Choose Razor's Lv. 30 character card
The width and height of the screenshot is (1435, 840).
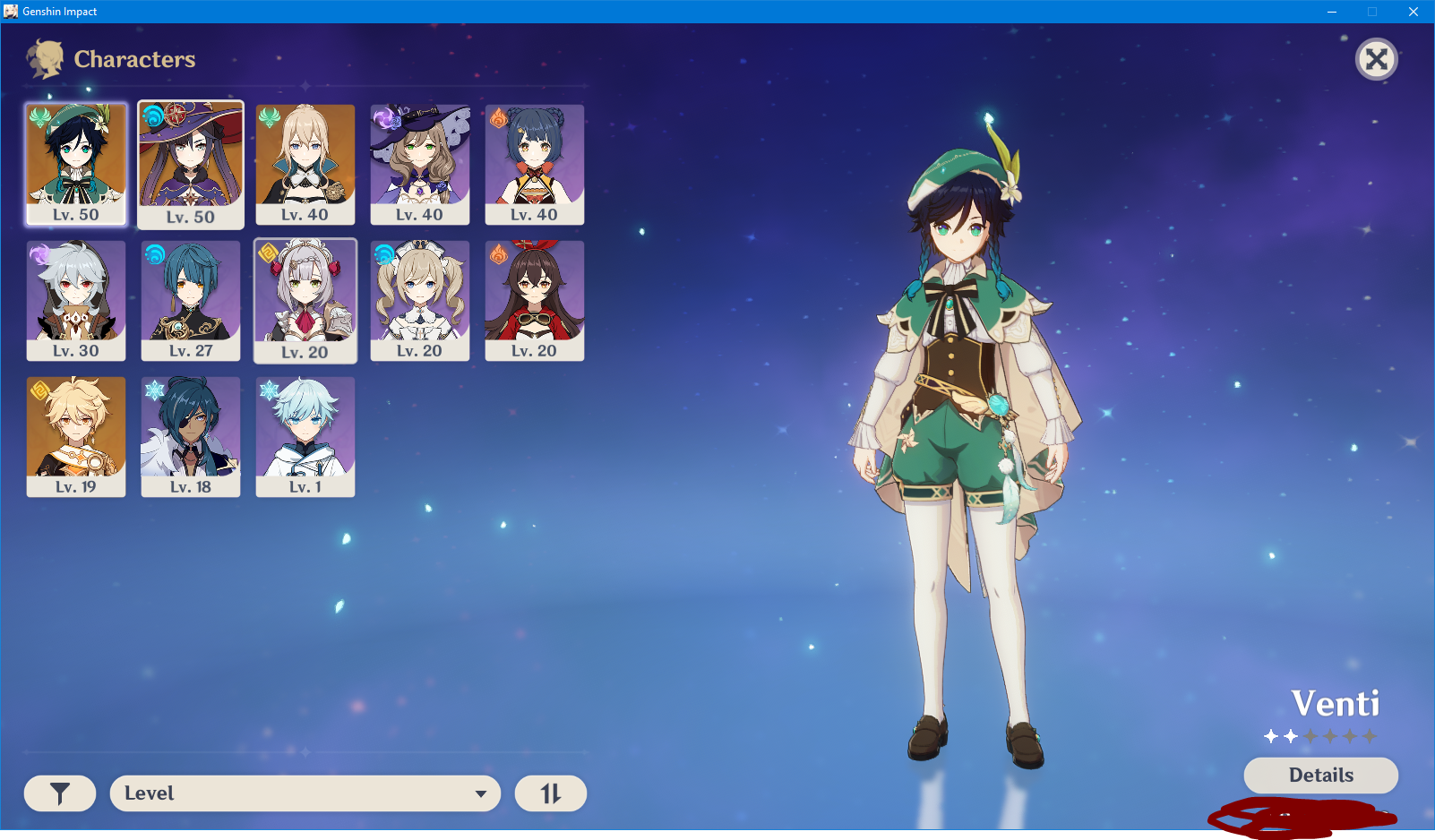tap(76, 299)
